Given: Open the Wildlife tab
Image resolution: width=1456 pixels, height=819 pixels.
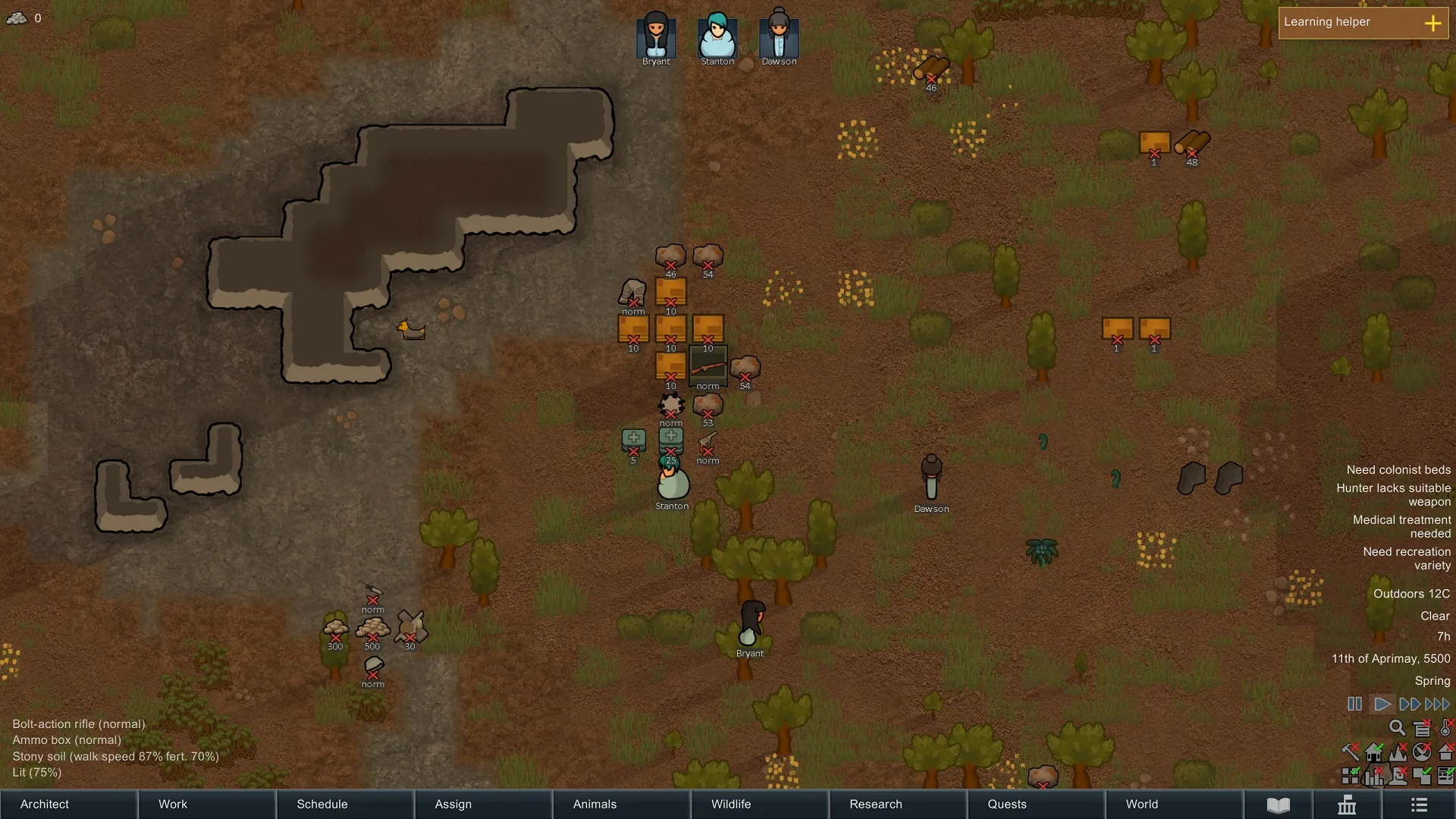Looking at the screenshot, I should pyautogui.click(x=758, y=804).
